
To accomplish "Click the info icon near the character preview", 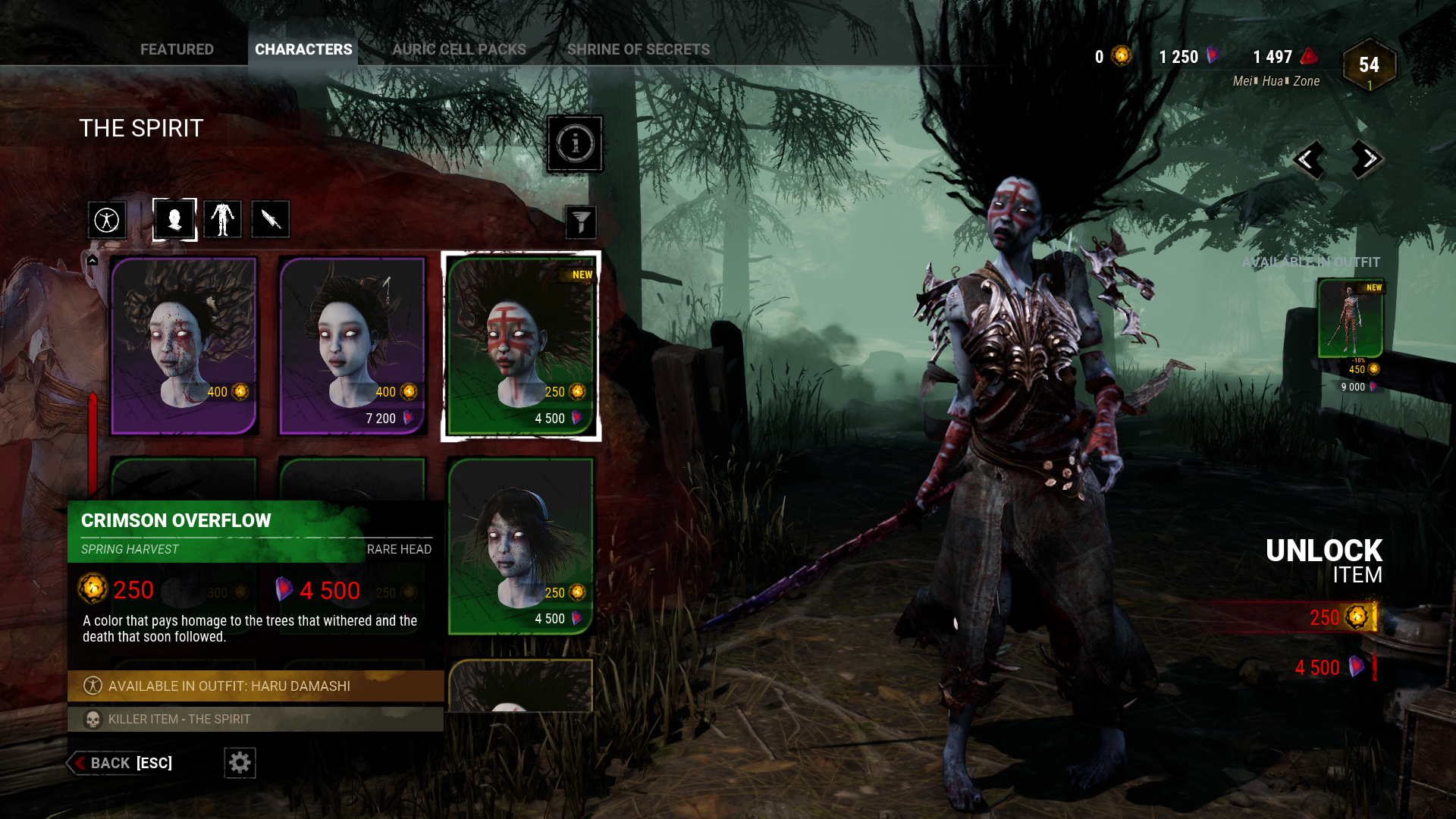I will coord(575,144).
